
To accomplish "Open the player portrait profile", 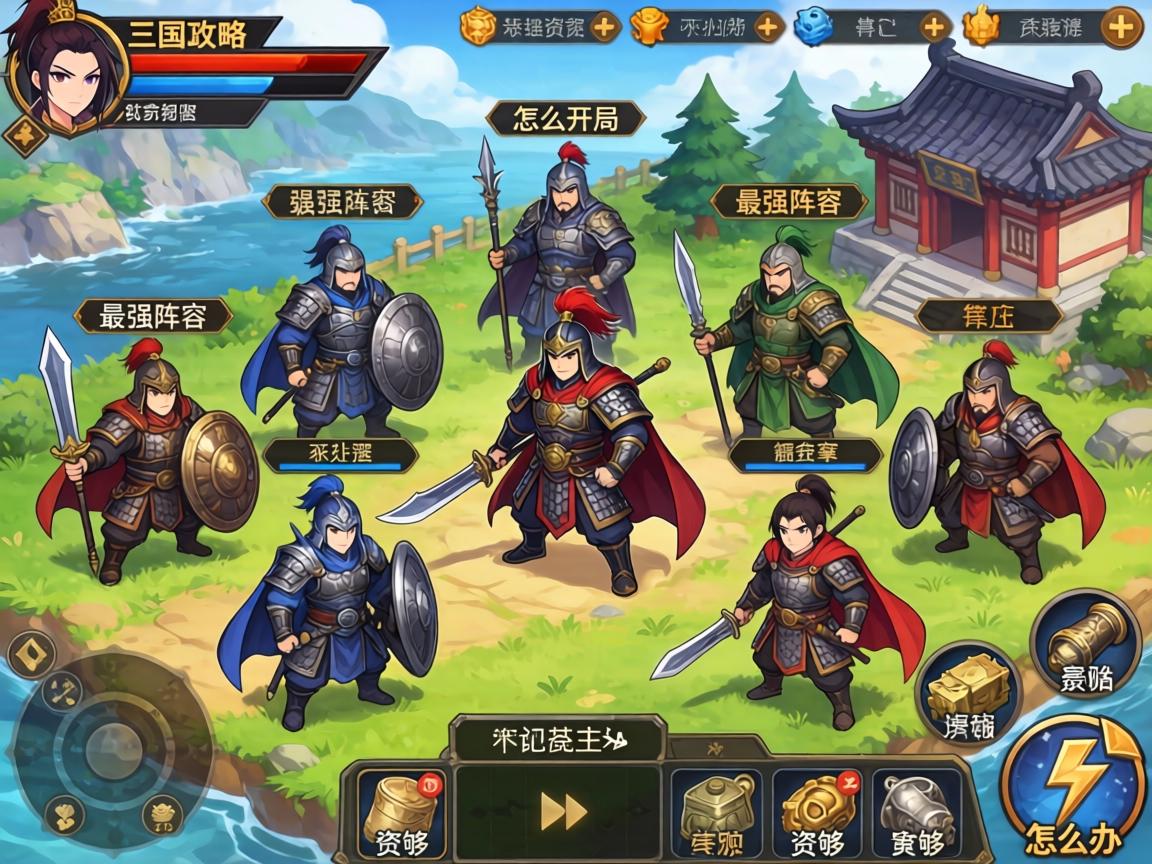I will [x=62, y=70].
